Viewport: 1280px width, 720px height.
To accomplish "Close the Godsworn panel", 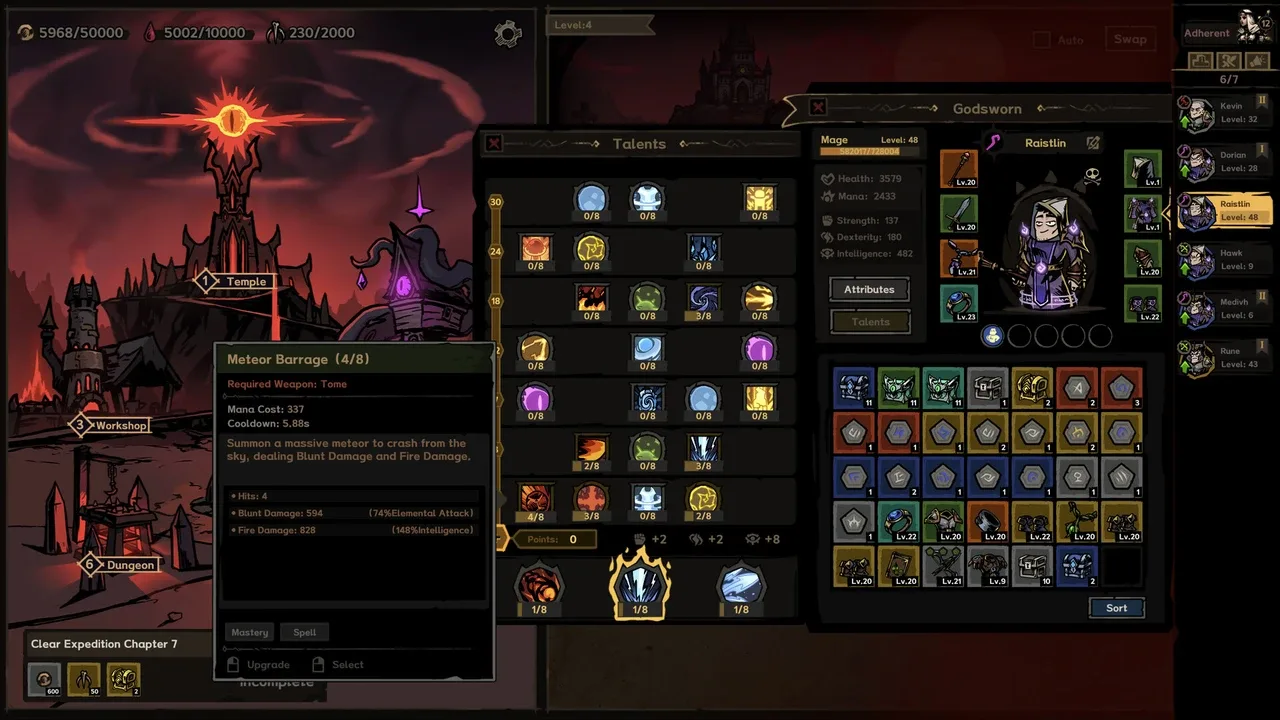I will tap(818, 107).
